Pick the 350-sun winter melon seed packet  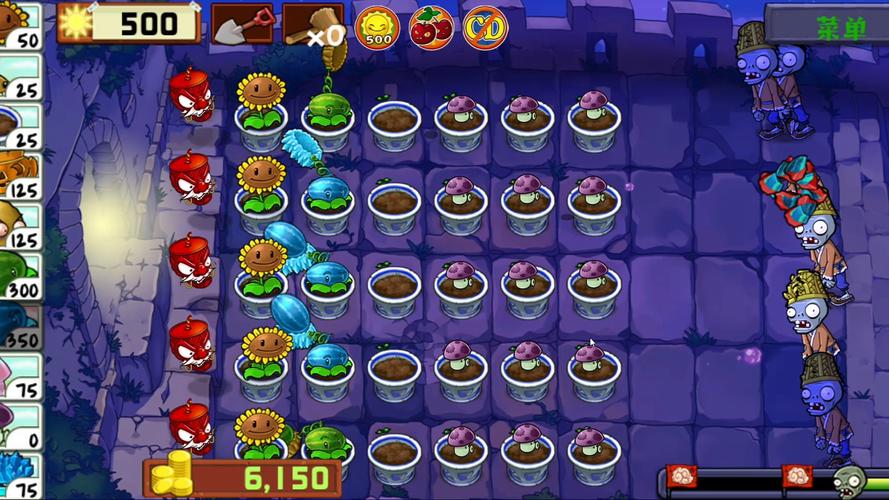tap(20, 325)
